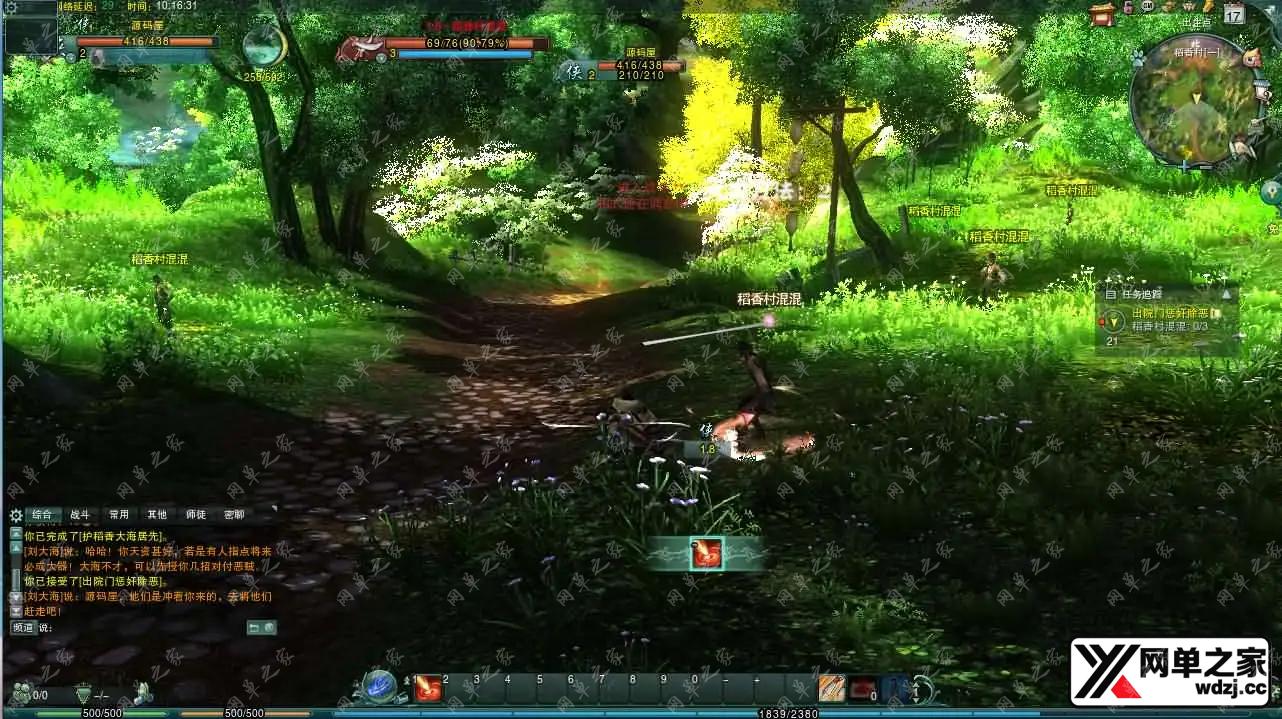Open the minimap of 稻香村
The width and height of the screenshot is (1282, 719).
[1194, 100]
